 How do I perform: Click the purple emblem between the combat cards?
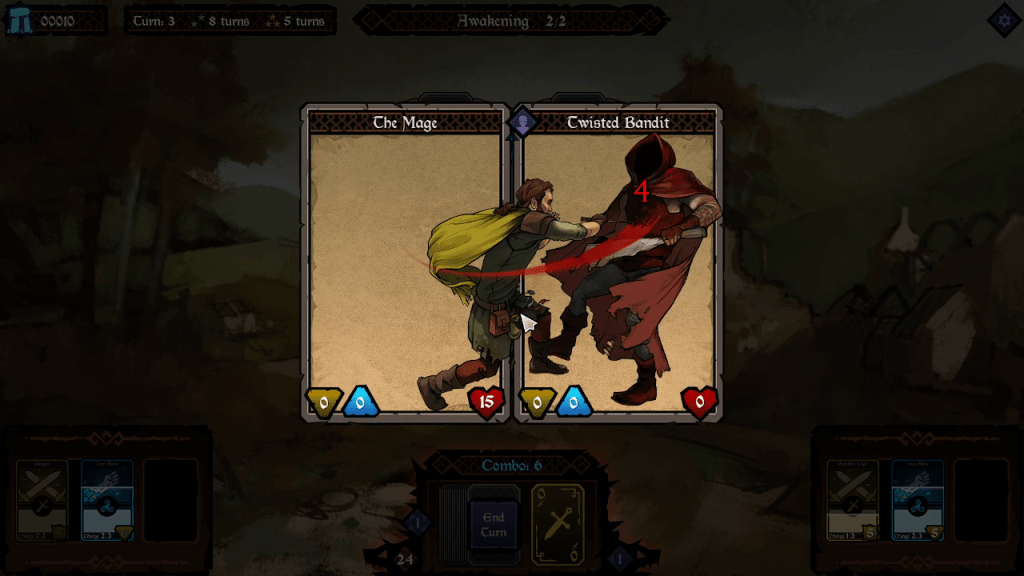(x=522, y=123)
